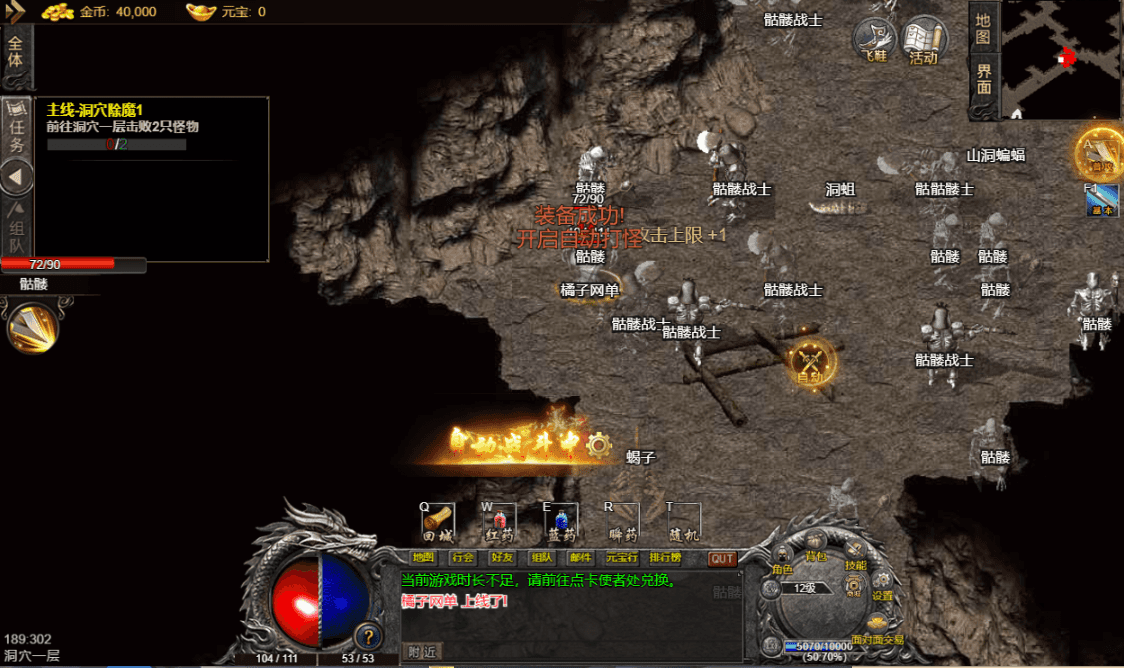
Task: Open the 地图 button in the bottom menu bar
Action: 423,558
